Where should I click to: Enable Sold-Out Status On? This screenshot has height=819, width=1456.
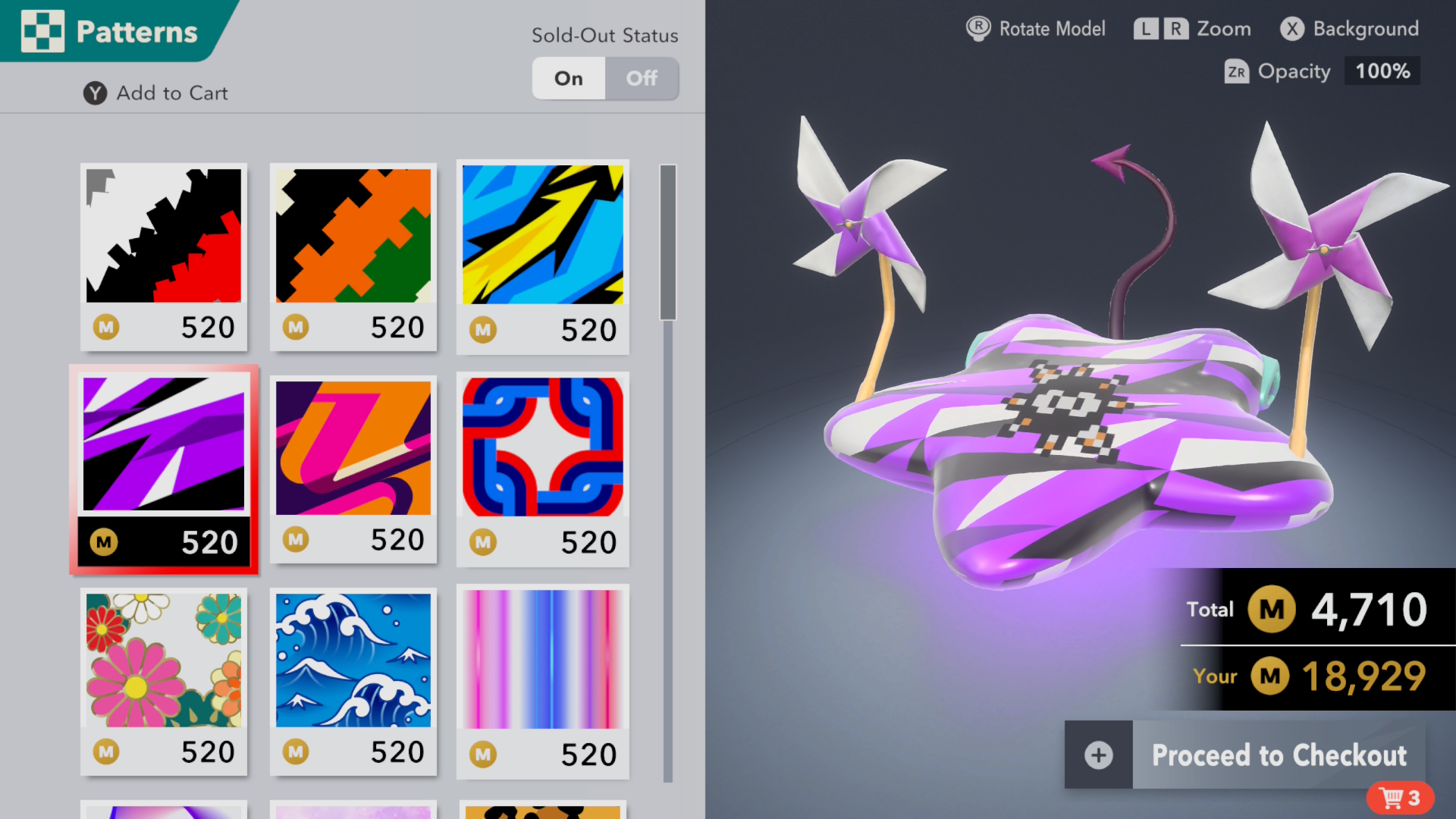coord(568,78)
